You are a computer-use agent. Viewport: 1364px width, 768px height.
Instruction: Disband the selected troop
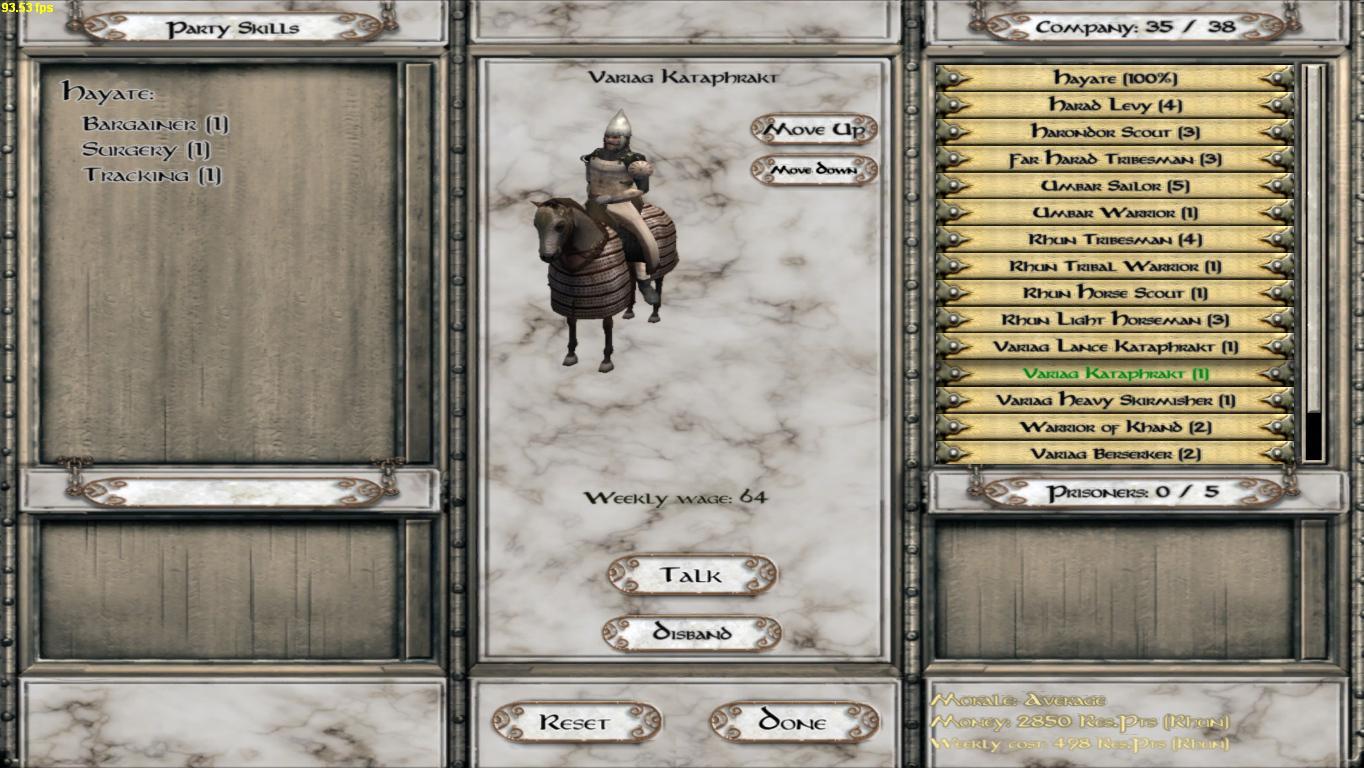tap(691, 633)
